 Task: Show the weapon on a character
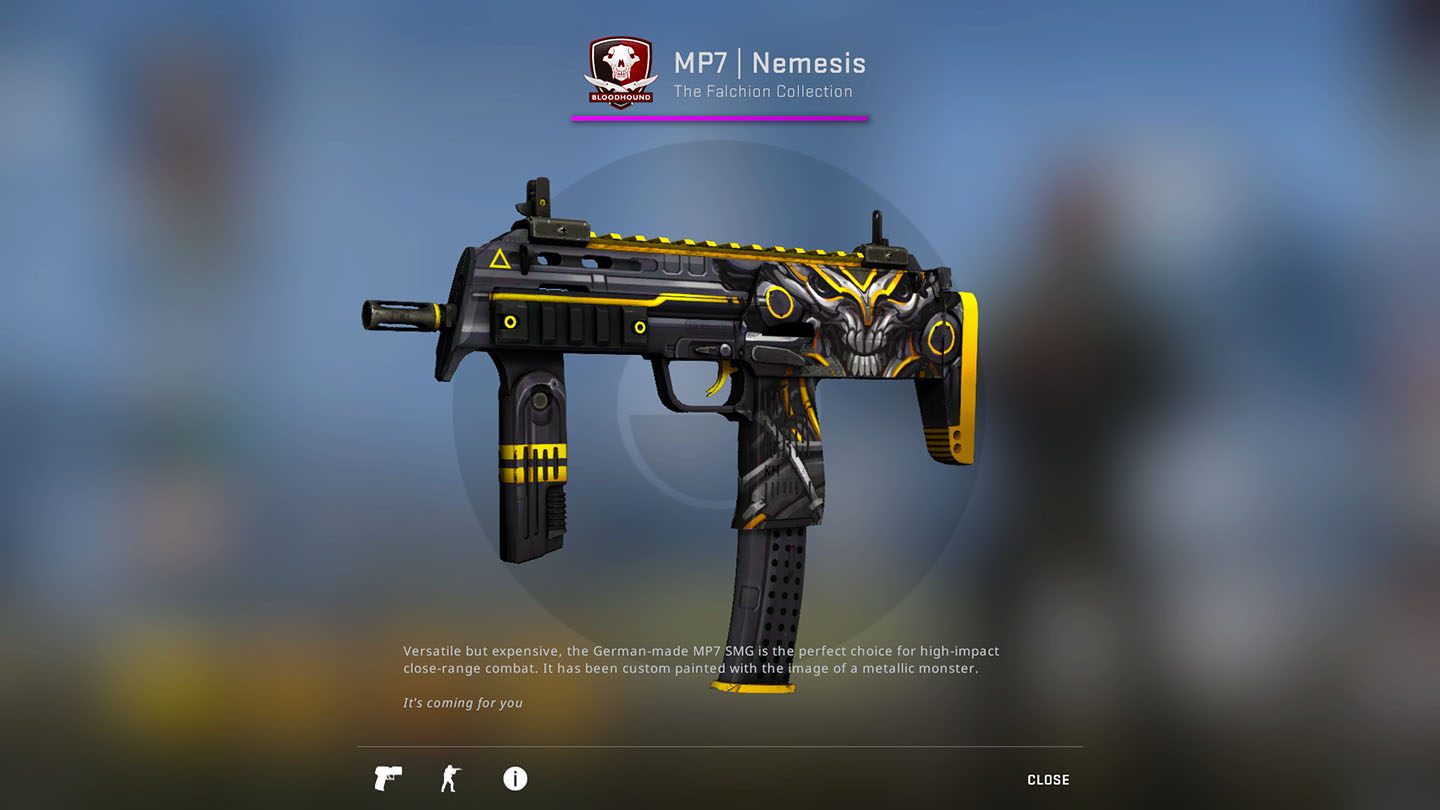tap(451, 778)
